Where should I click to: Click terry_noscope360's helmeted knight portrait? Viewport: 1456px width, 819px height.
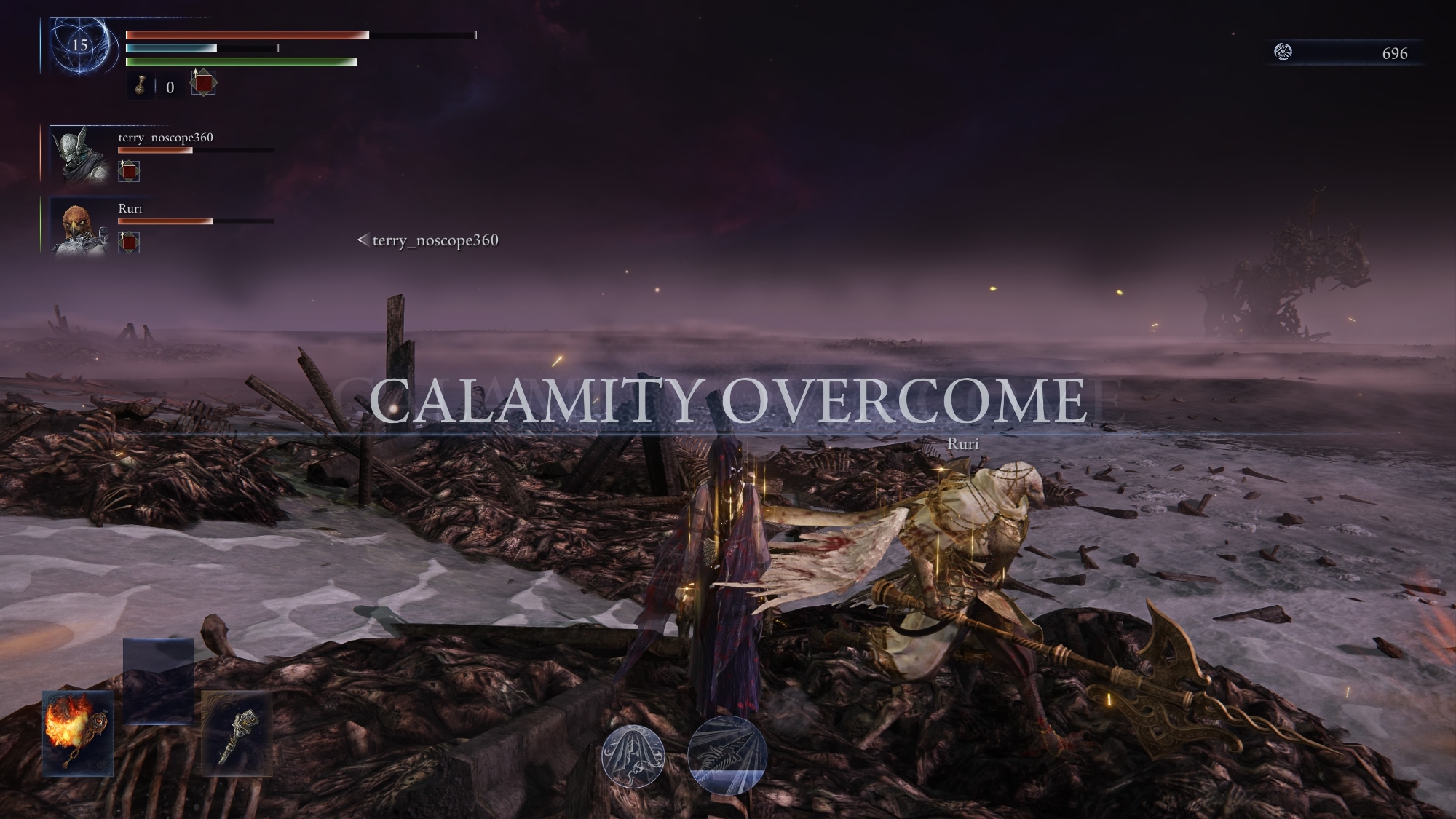tap(80, 154)
